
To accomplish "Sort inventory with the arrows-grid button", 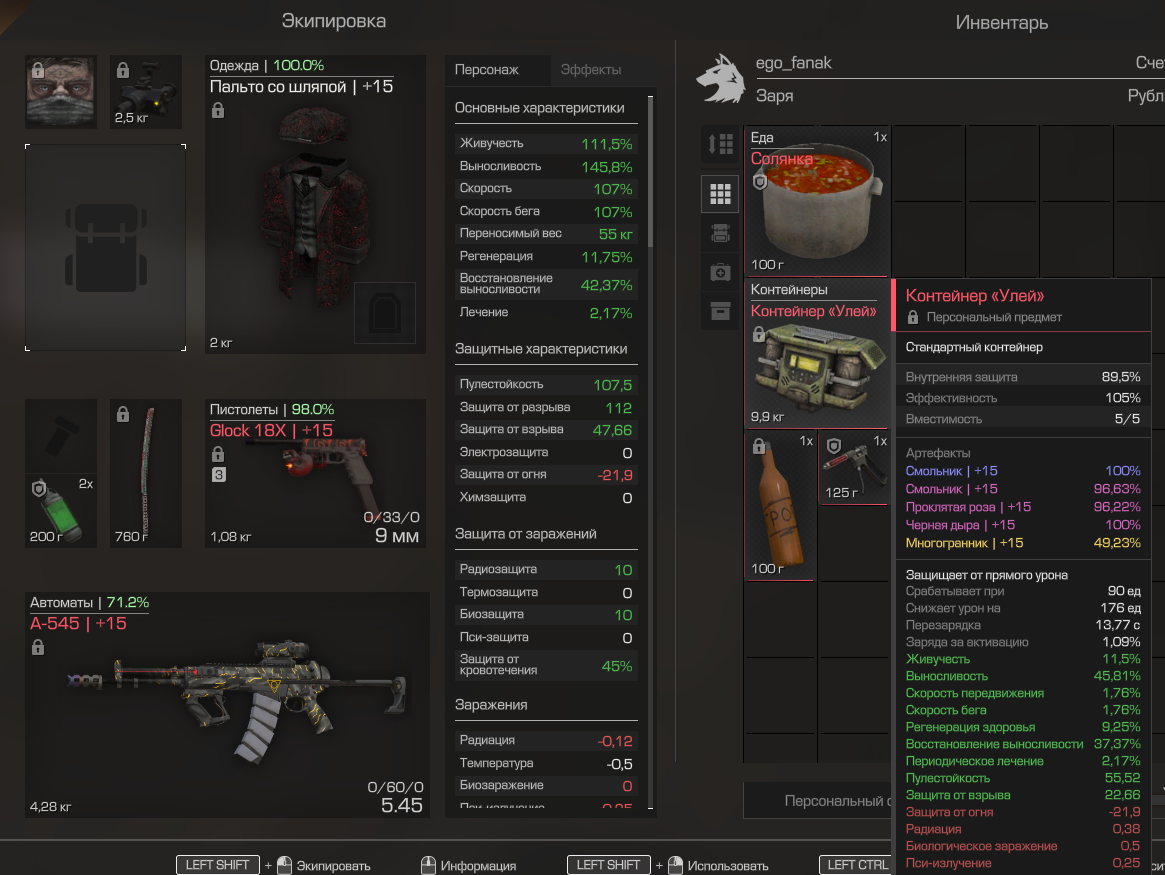I will tap(720, 145).
